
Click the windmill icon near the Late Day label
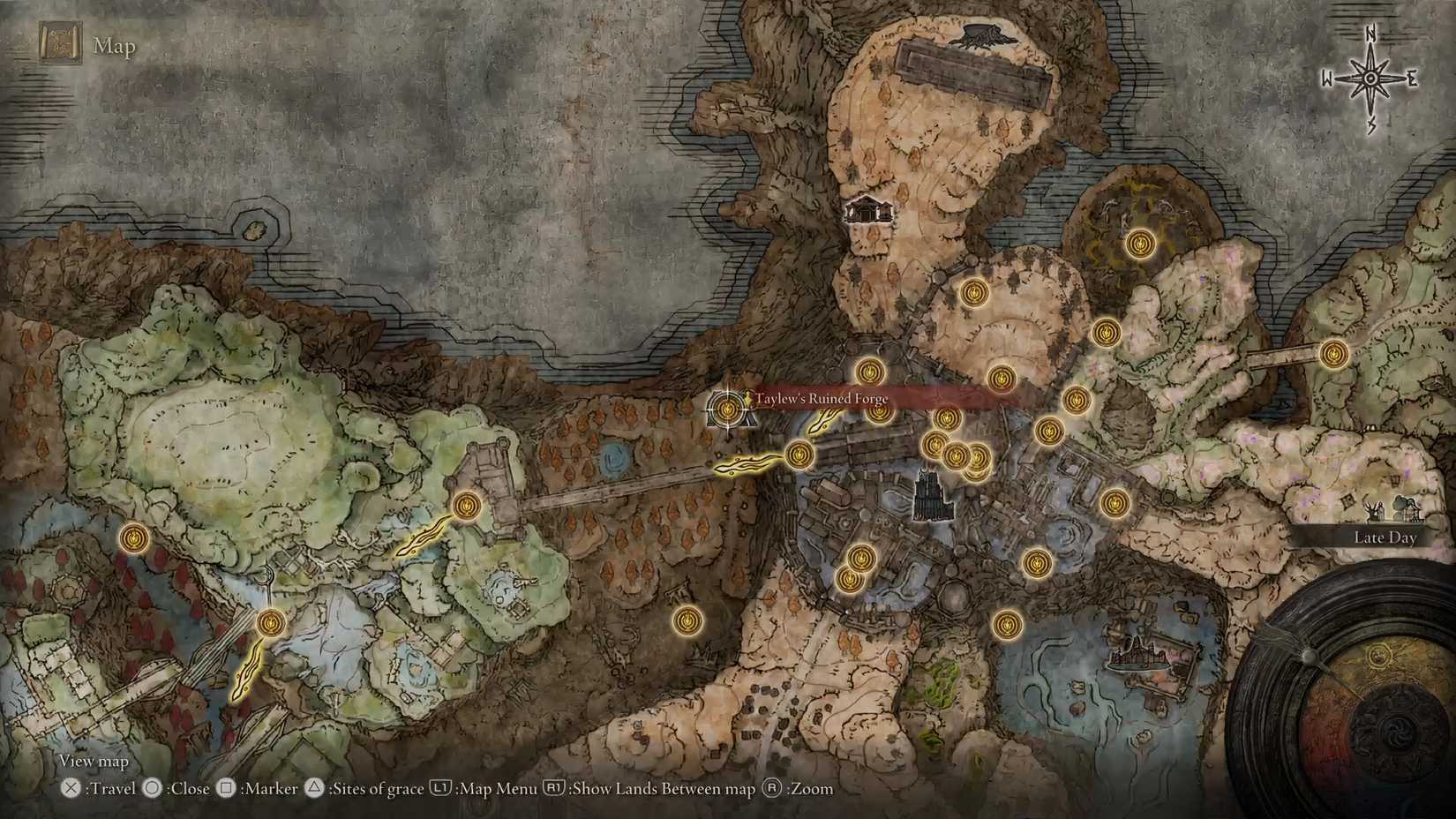(1375, 512)
